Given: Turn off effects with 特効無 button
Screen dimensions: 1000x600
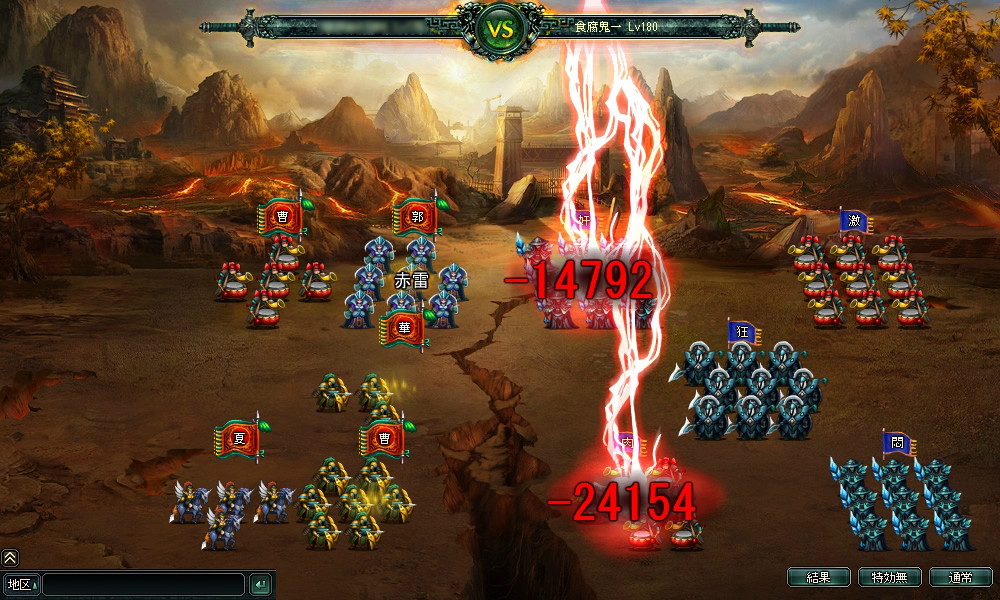Looking at the screenshot, I should [x=889, y=577].
